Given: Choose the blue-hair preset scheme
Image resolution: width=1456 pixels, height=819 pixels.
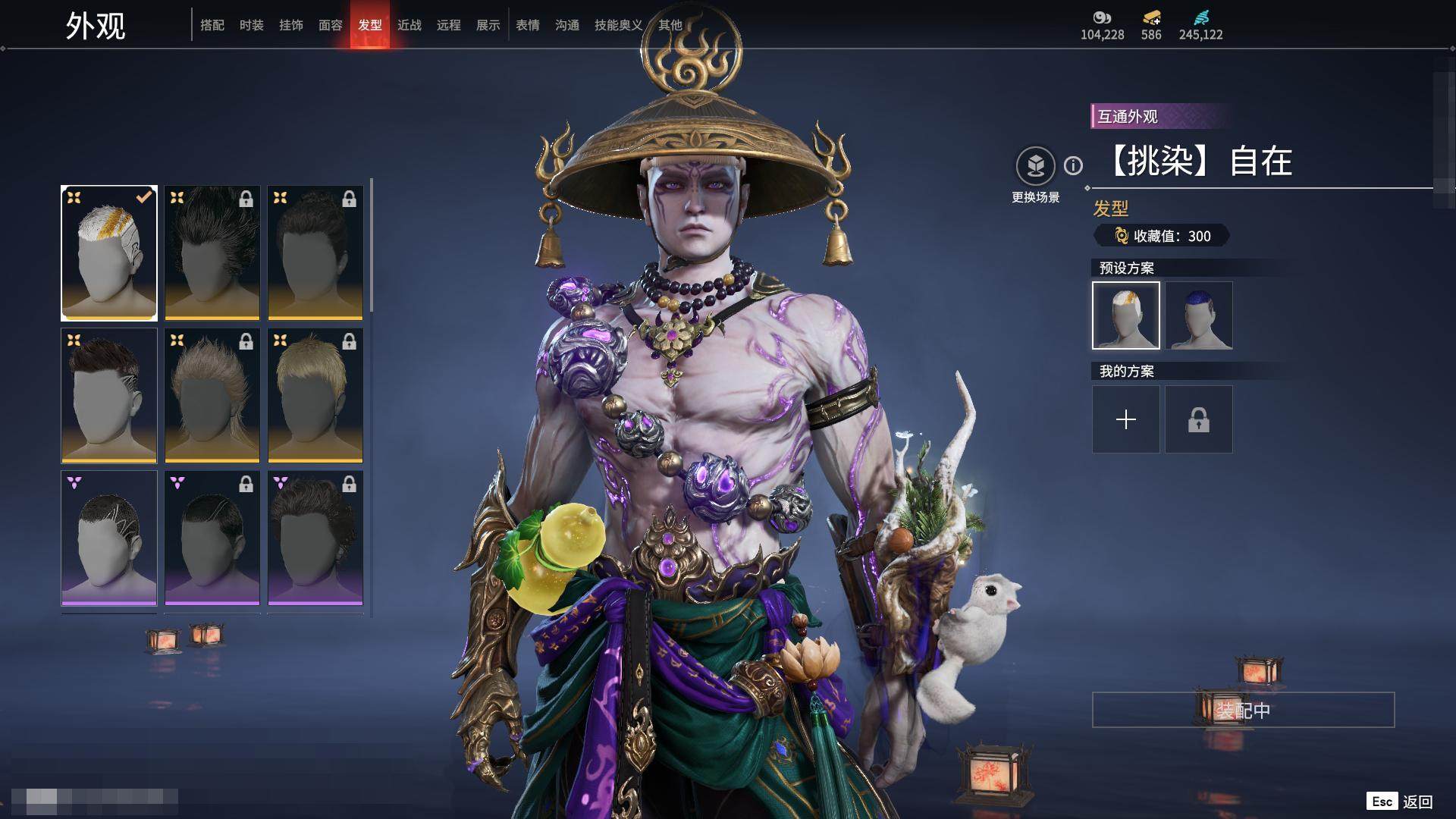Looking at the screenshot, I should tap(1198, 315).
